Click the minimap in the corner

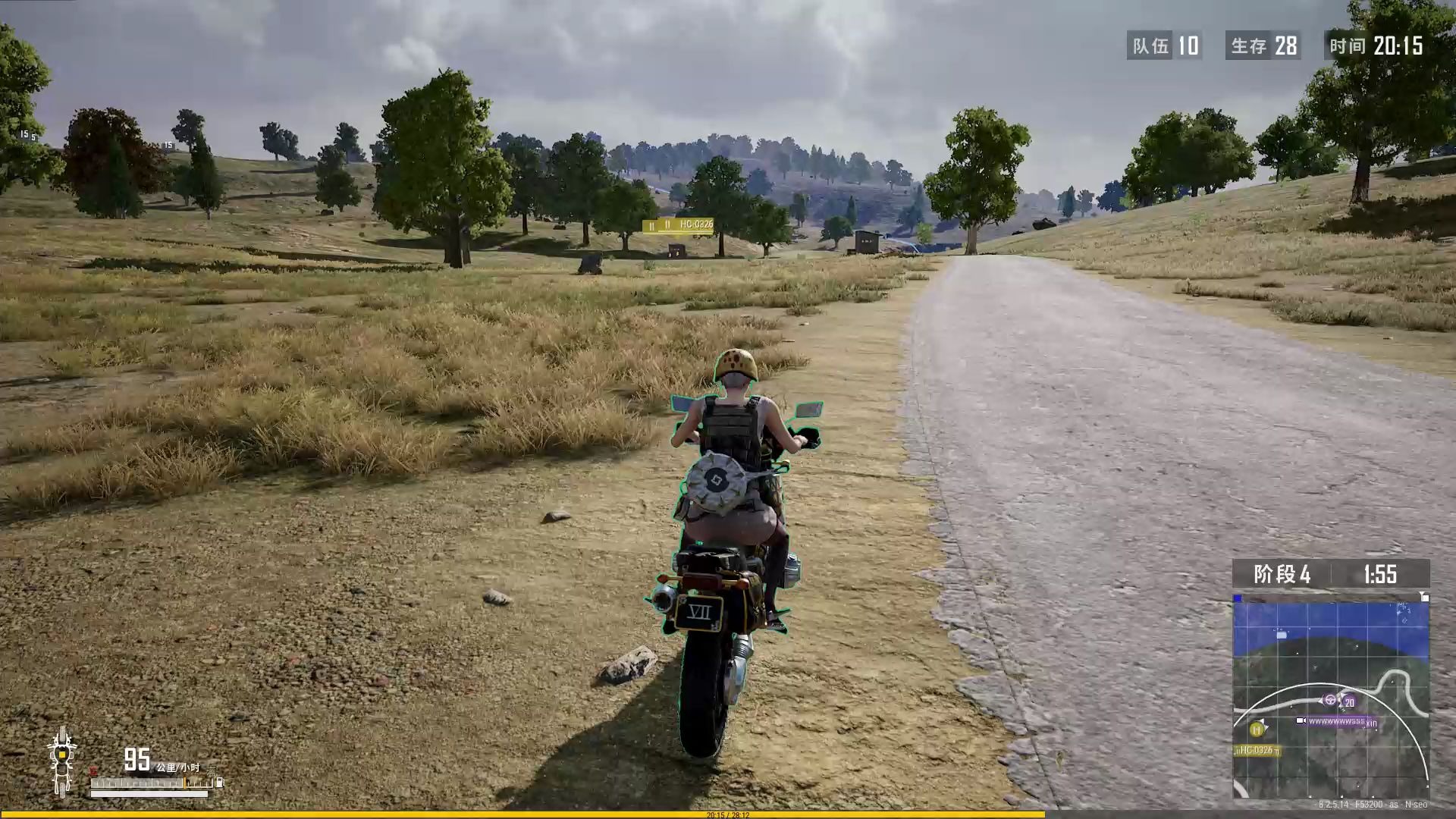coord(1331,698)
